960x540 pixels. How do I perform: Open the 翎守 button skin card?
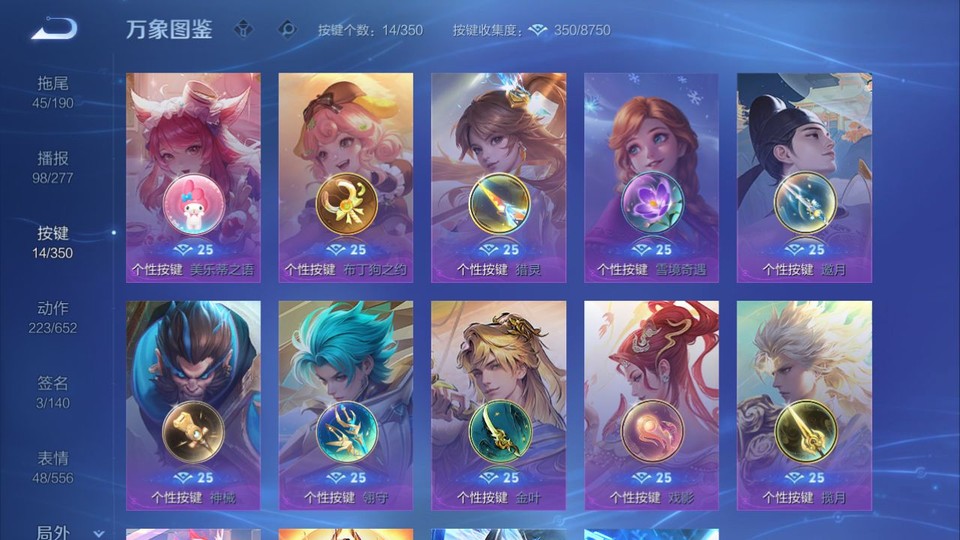(346, 405)
